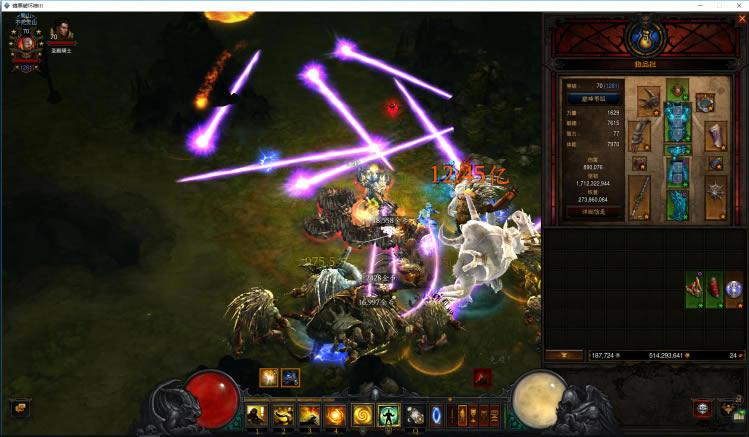
Task: Open the chat button at bottom left
Action: 18,407
